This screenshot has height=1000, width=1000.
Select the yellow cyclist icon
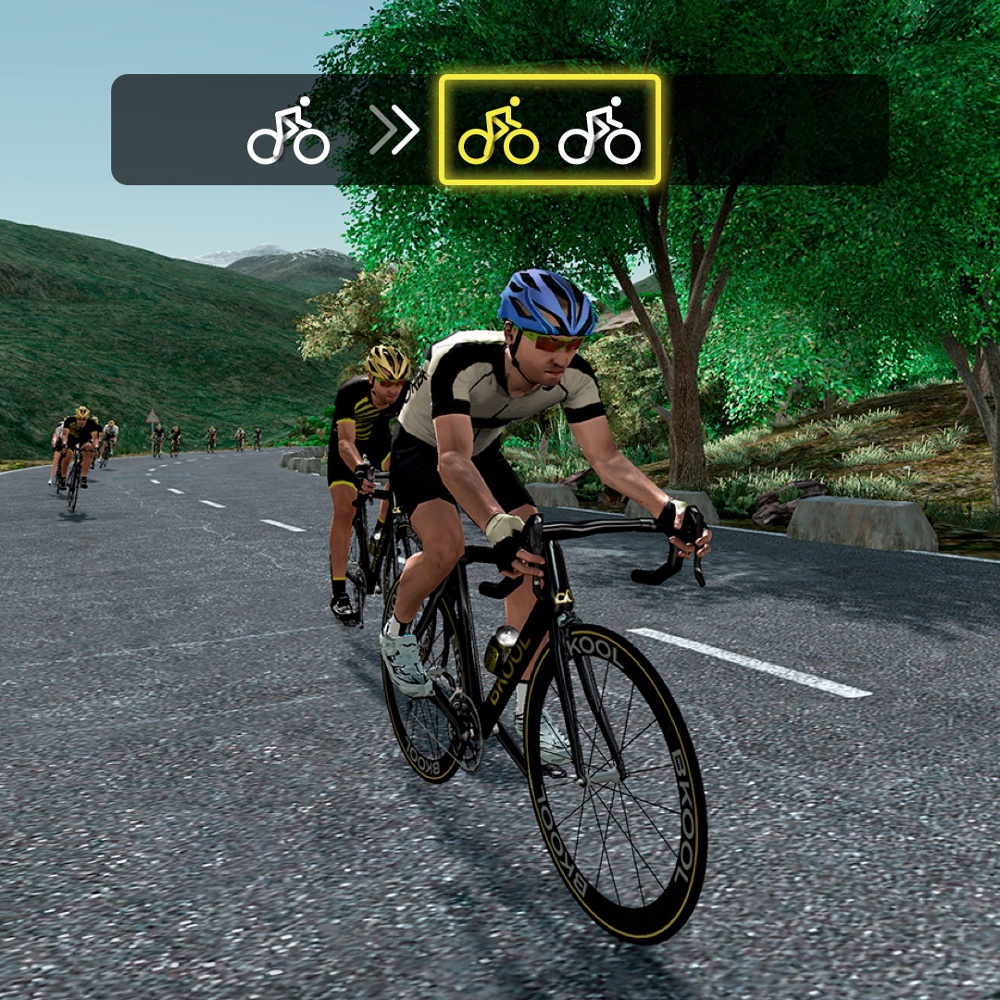498,131
